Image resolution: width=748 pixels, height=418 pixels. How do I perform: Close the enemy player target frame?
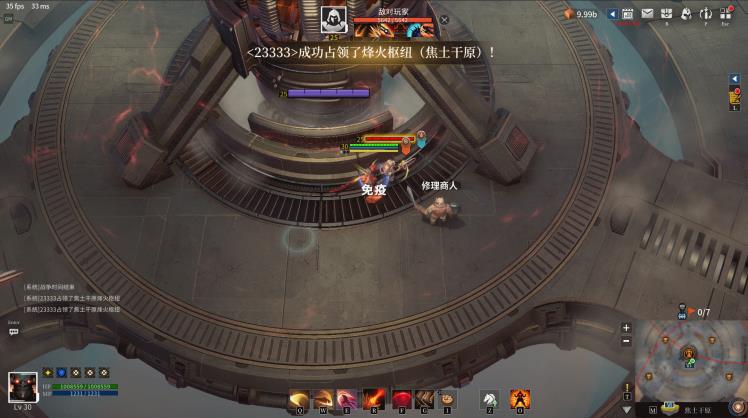click(444, 19)
